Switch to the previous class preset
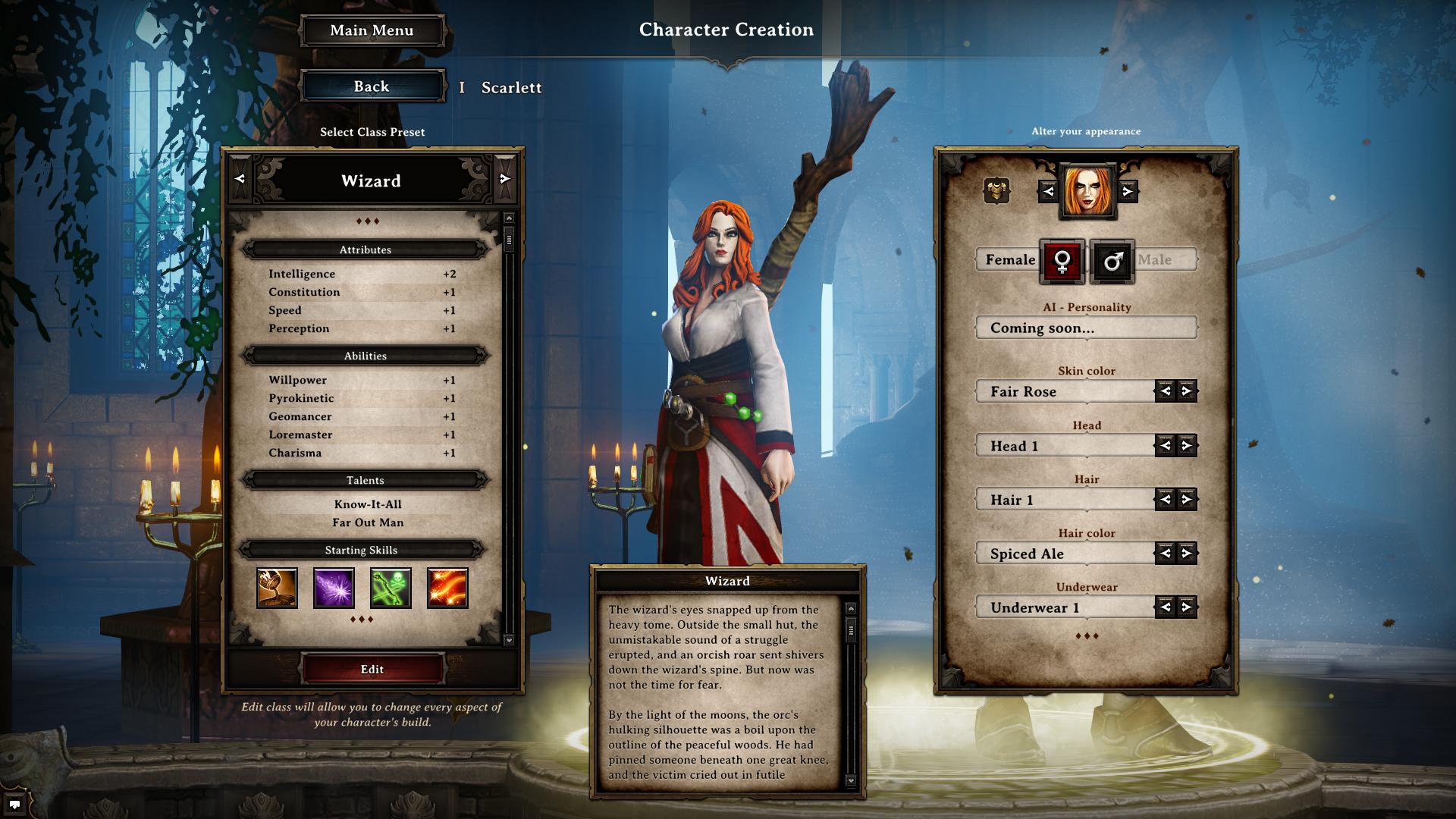 coord(240,179)
